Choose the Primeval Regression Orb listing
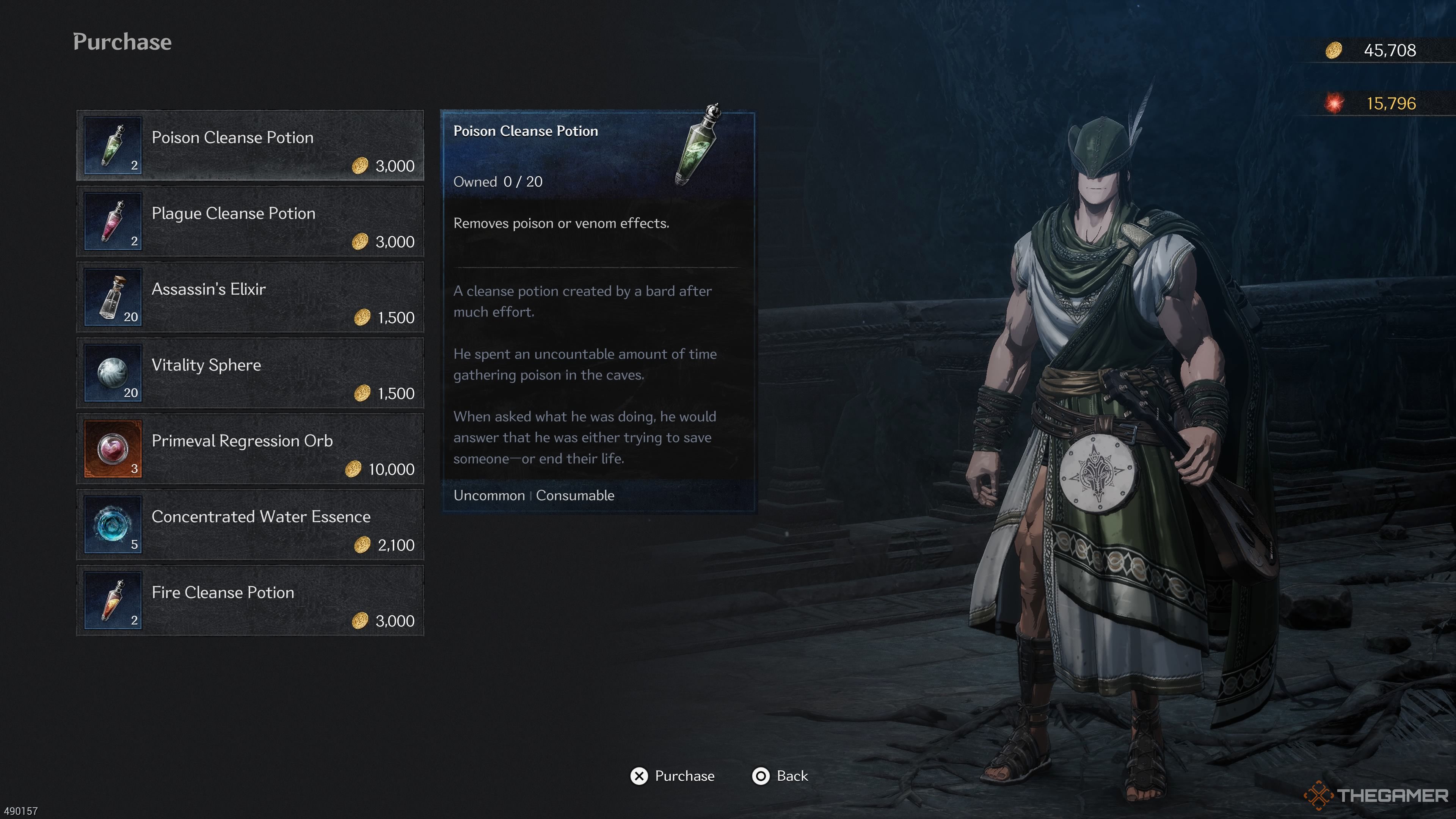 pos(250,449)
